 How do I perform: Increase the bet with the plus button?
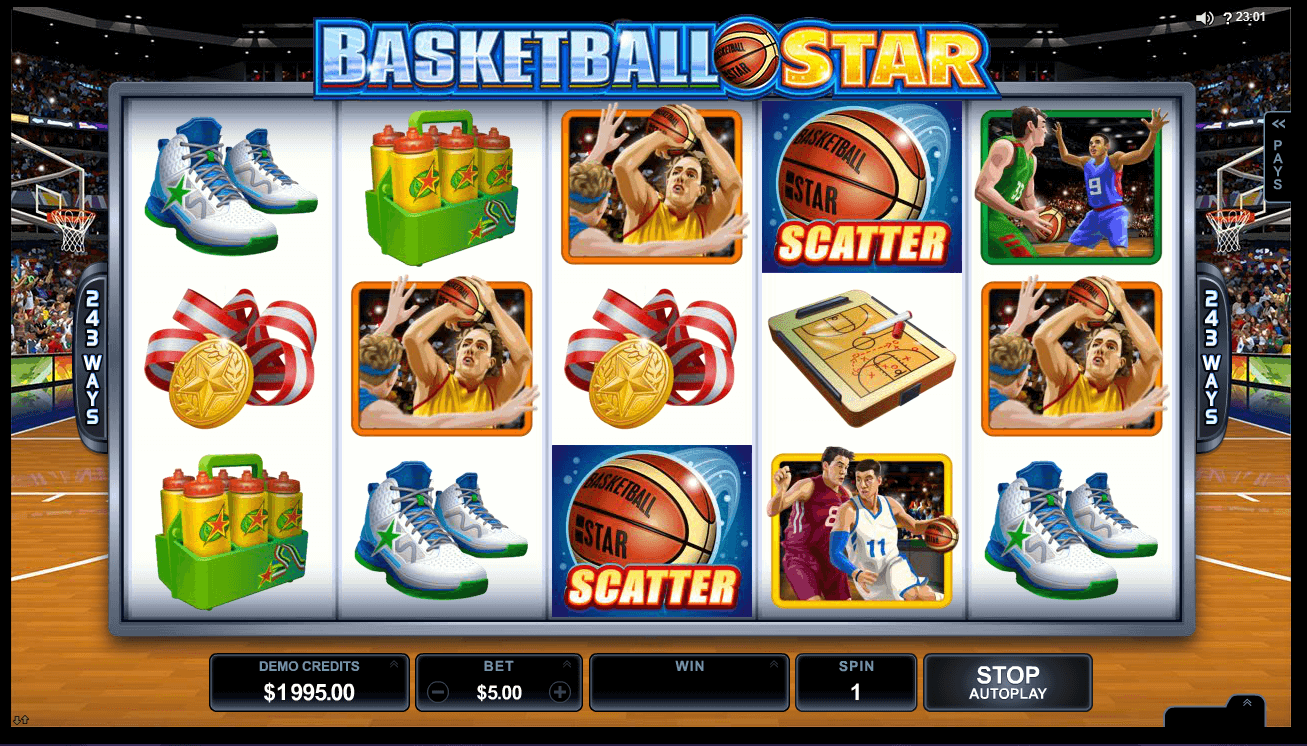click(560, 692)
